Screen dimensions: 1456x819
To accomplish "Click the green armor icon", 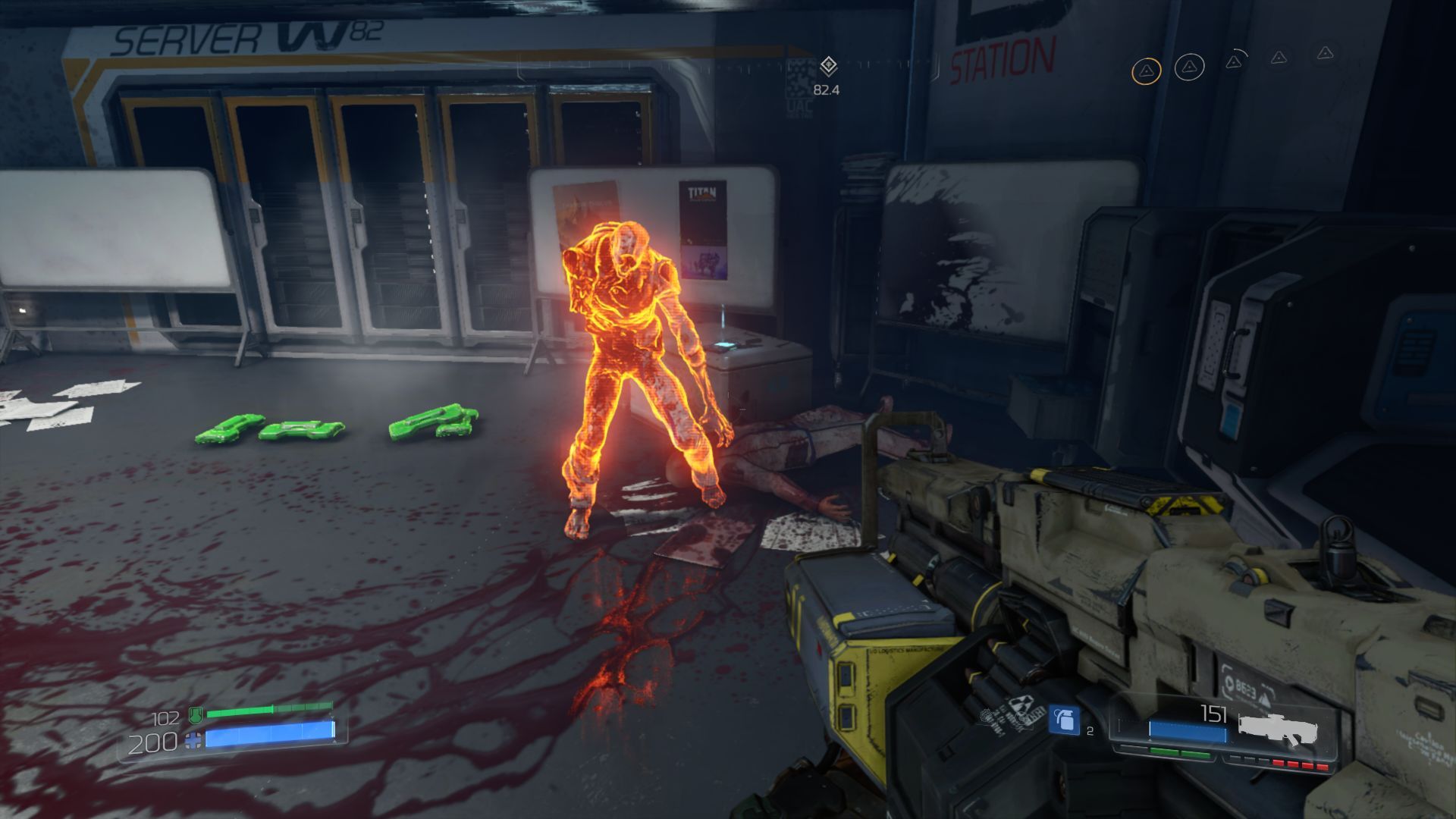I will coord(196,714).
